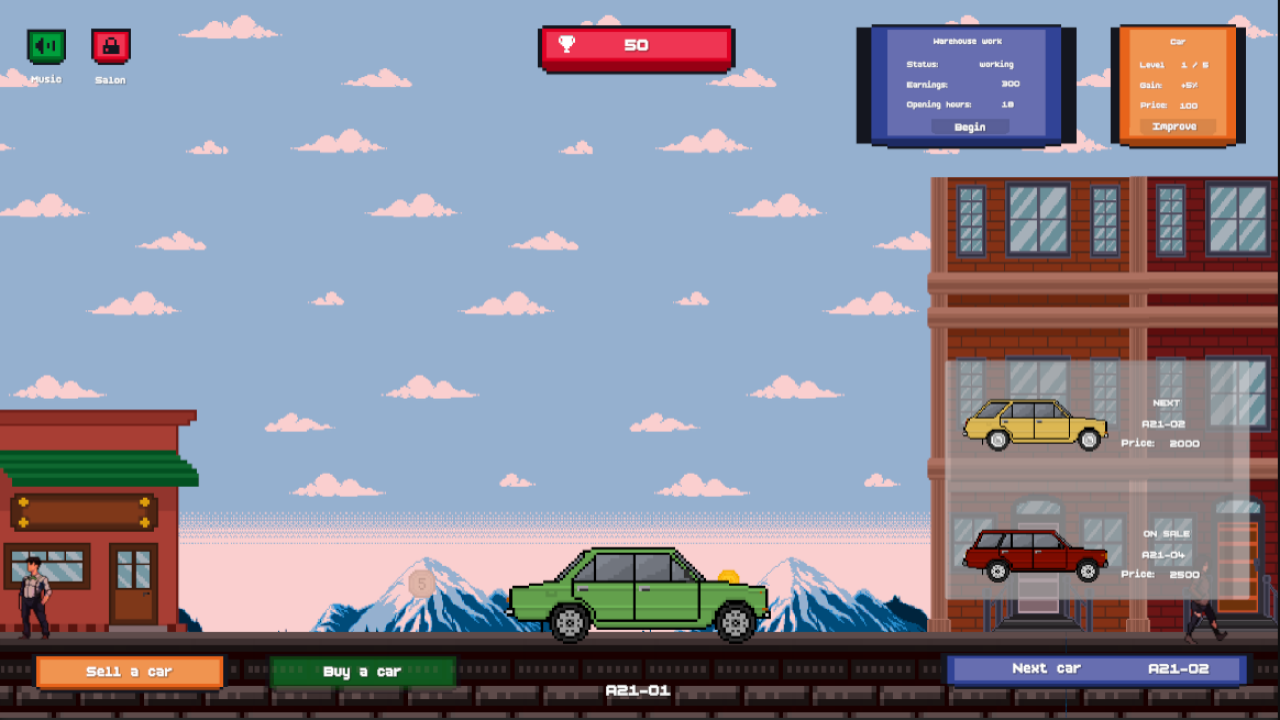The height and width of the screenshot is (720, 1280).
Task: Click the Warehouse work panel title
Action: click(969, 41)
